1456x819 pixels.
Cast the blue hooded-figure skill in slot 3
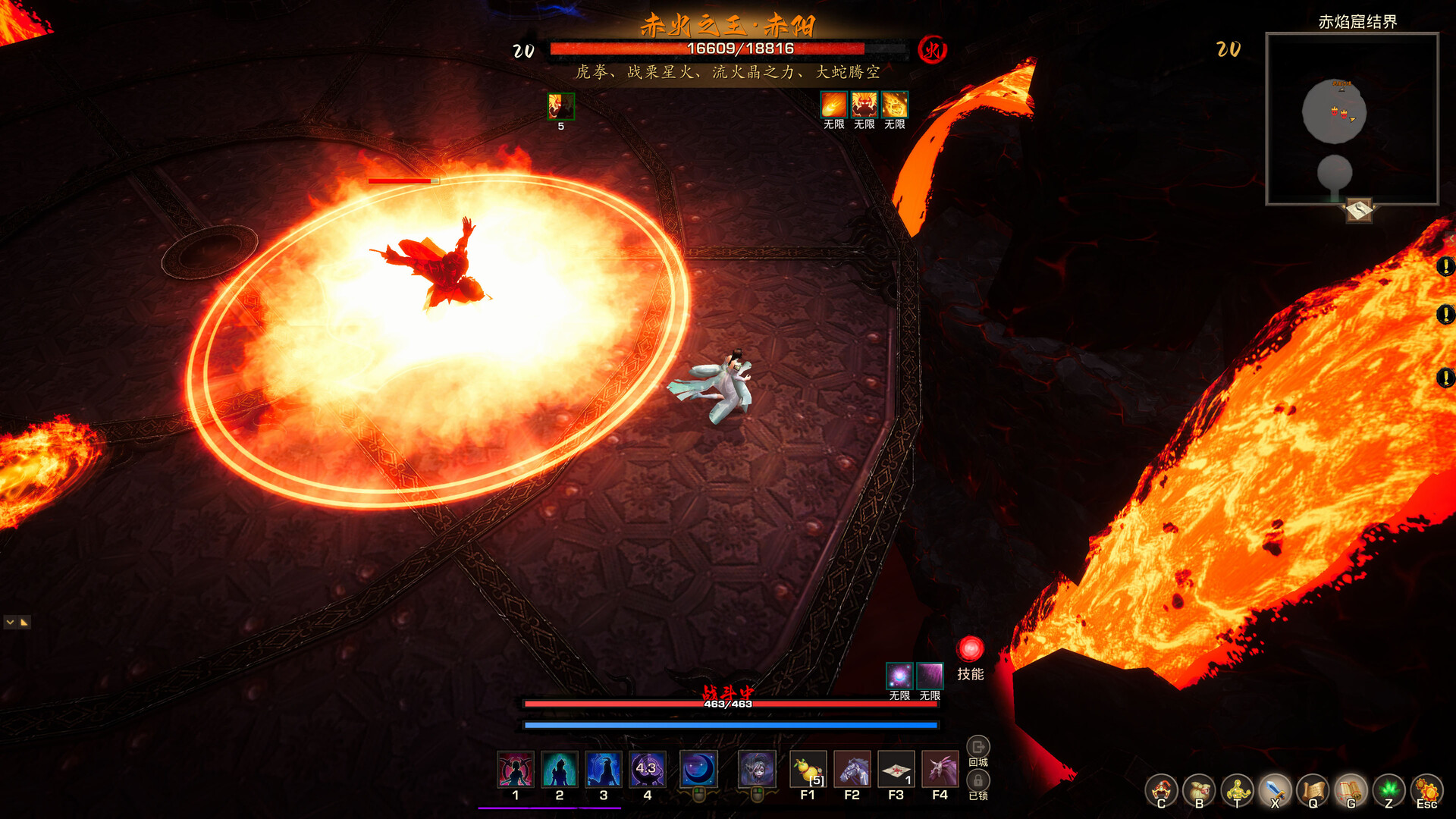pyautogui.click(x=604, y=770)
